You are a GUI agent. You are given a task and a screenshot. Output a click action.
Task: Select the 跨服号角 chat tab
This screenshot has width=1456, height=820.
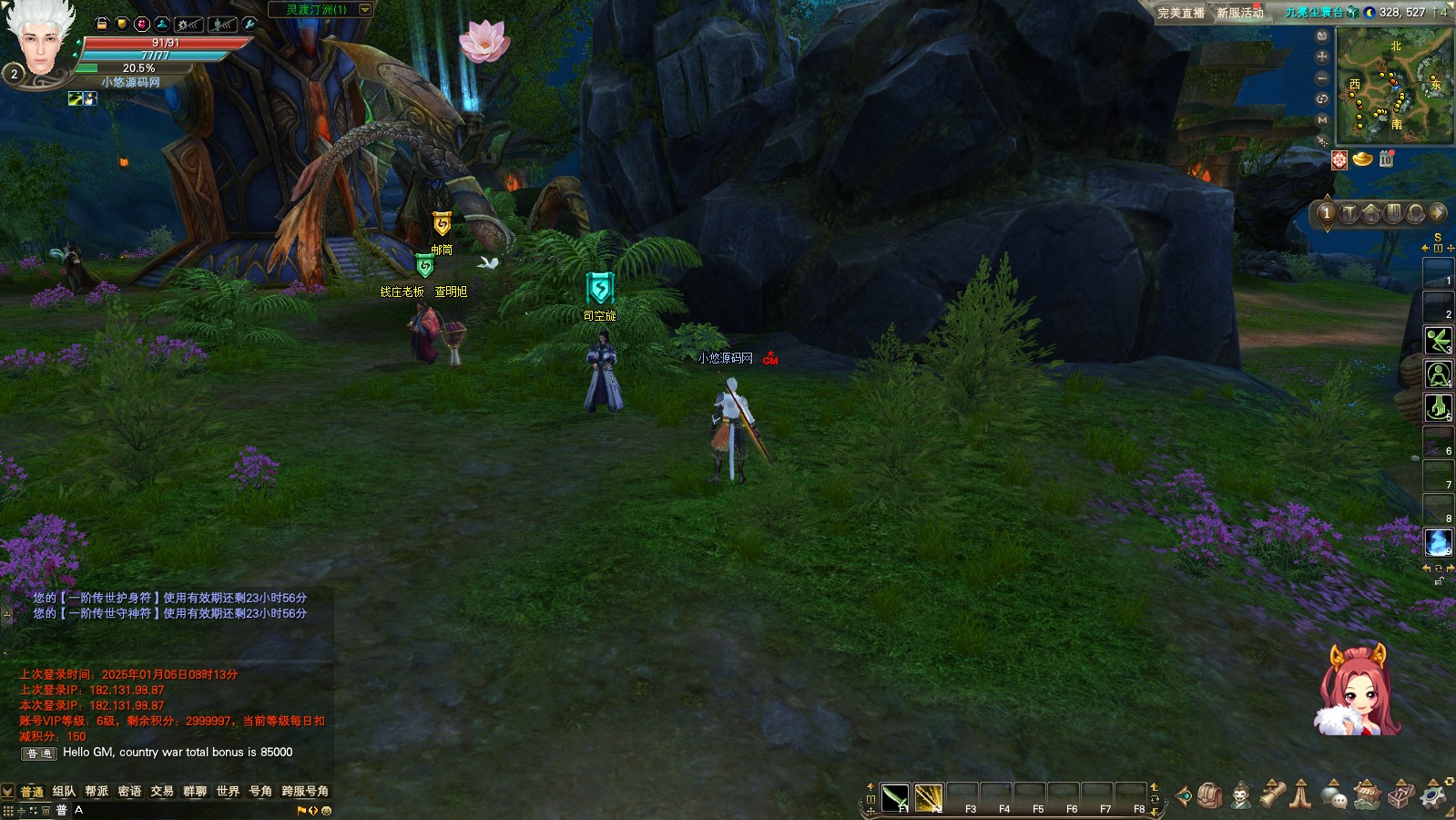(305, 791)
